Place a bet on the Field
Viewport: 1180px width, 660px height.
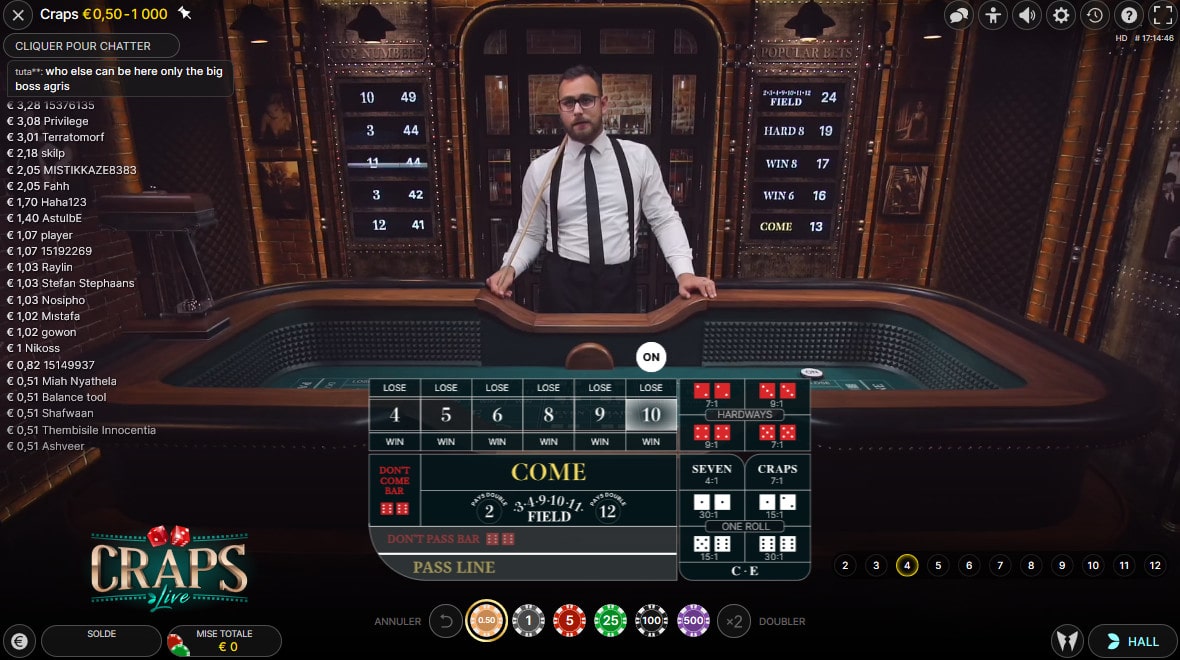548,510
